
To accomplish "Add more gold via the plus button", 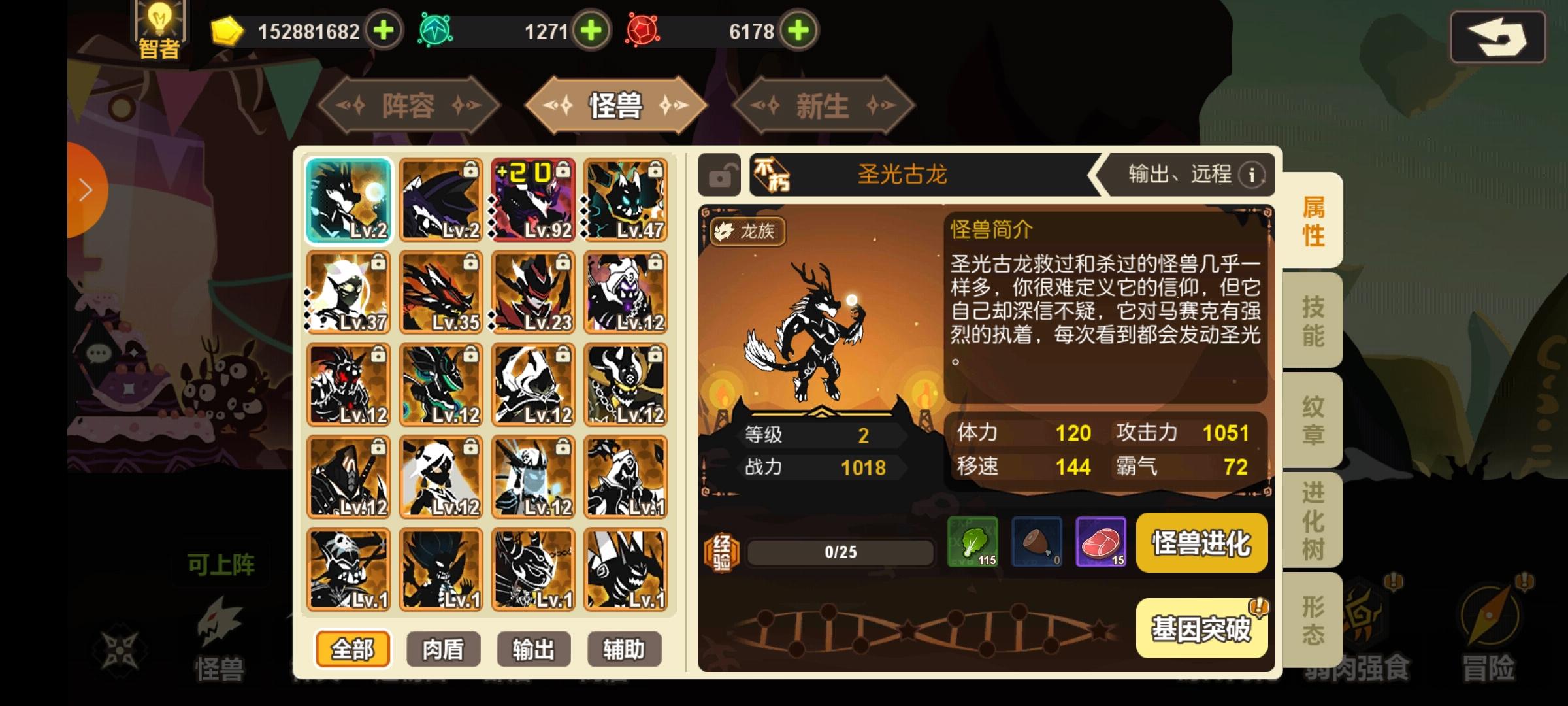I will pos(384,31).
